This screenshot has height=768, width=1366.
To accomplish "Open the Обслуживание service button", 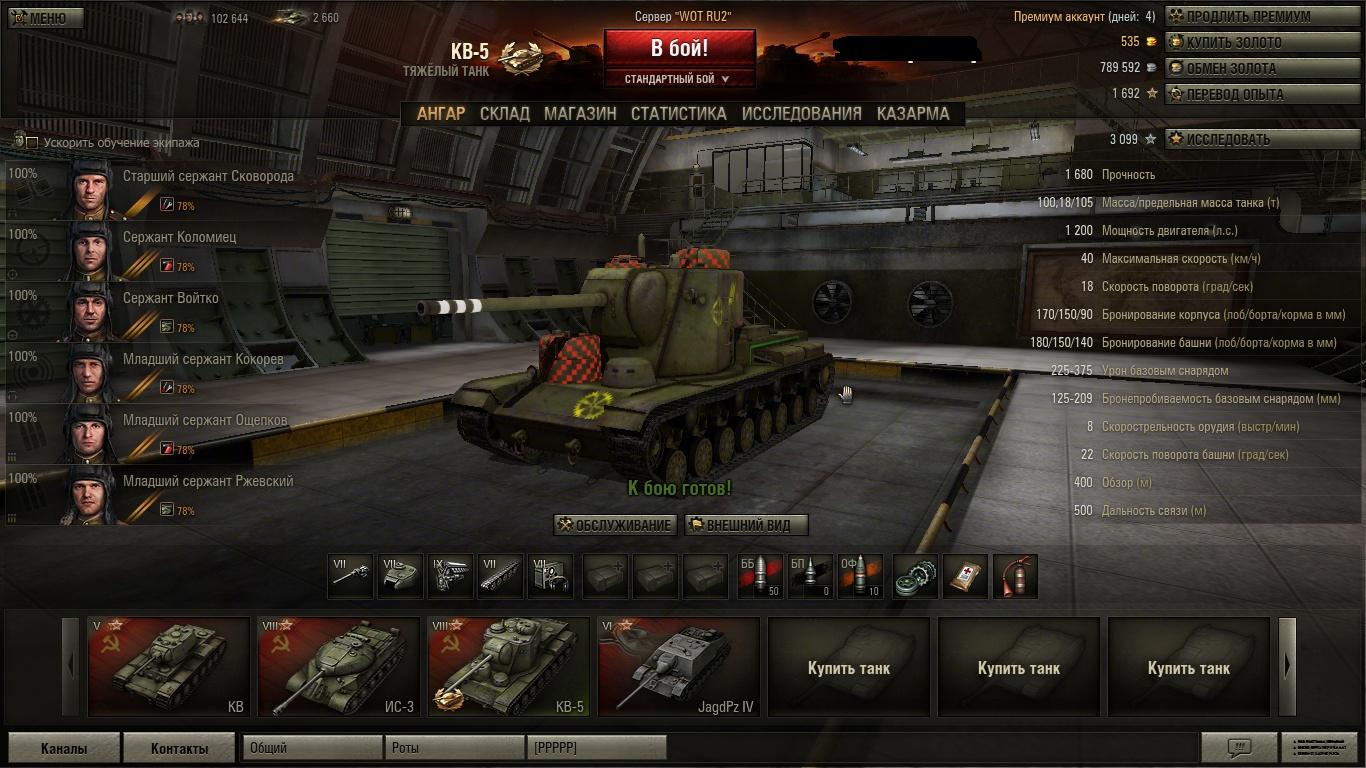I will click(615, 525).
